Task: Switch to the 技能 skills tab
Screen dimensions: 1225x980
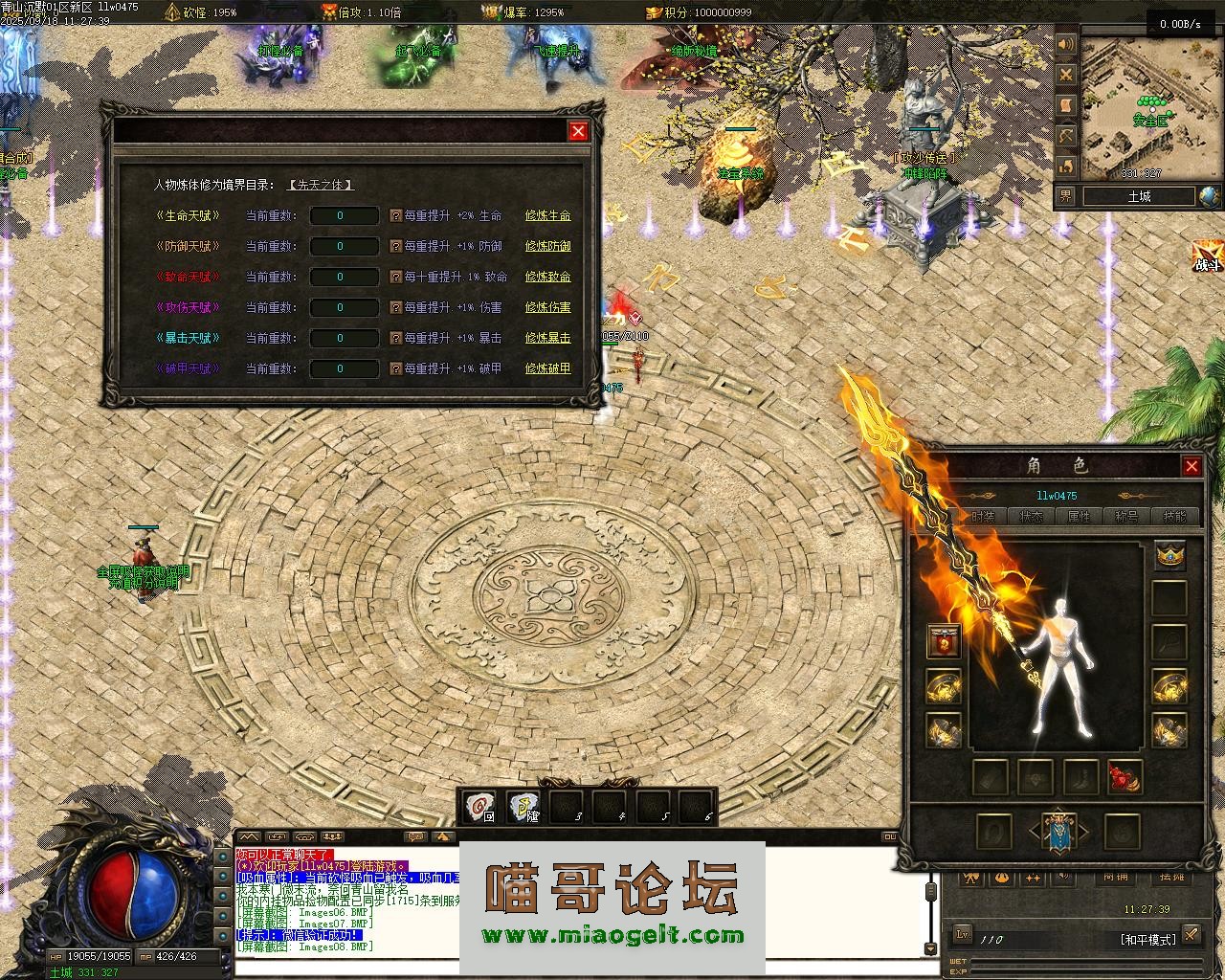Action: click(1174, 517)
